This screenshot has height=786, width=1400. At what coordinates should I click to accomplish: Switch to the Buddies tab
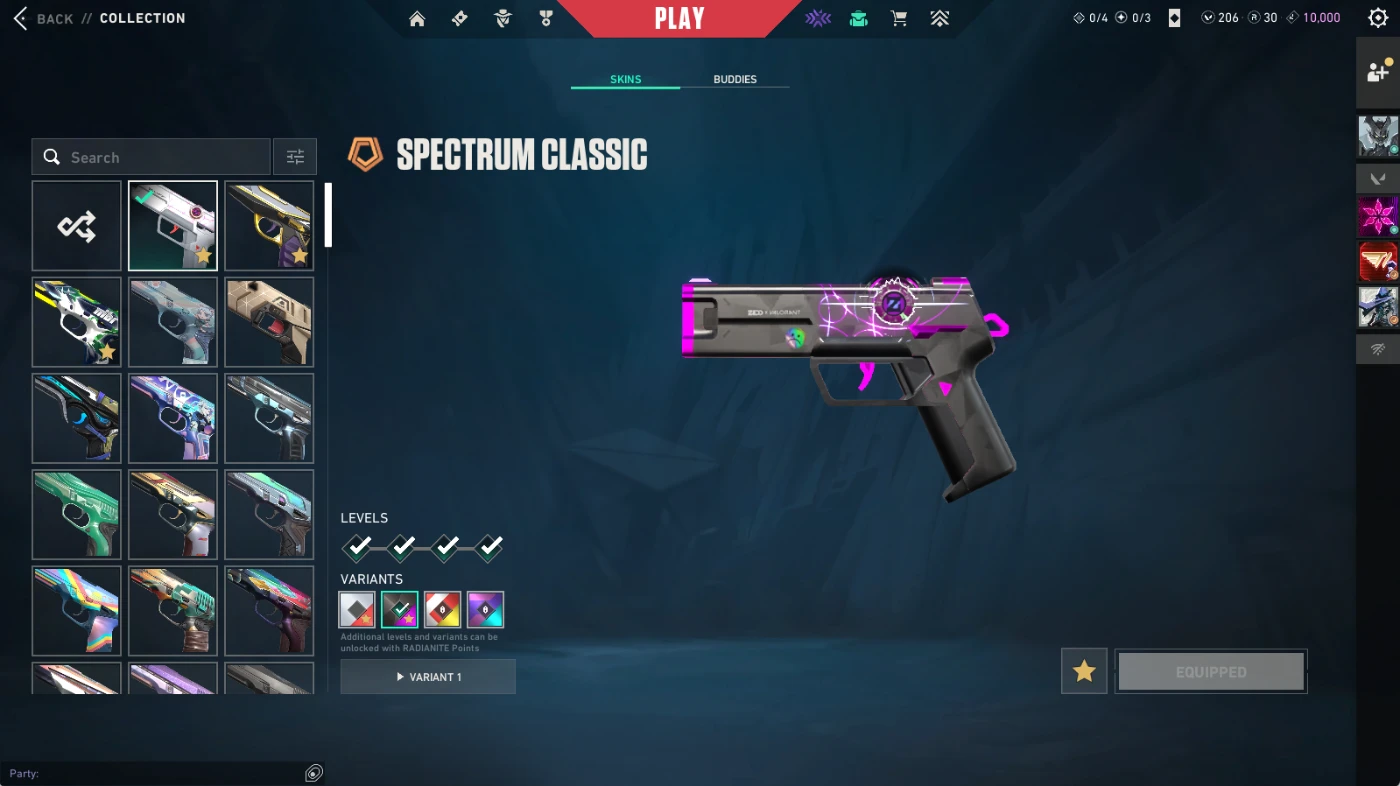tap(735, 79)
